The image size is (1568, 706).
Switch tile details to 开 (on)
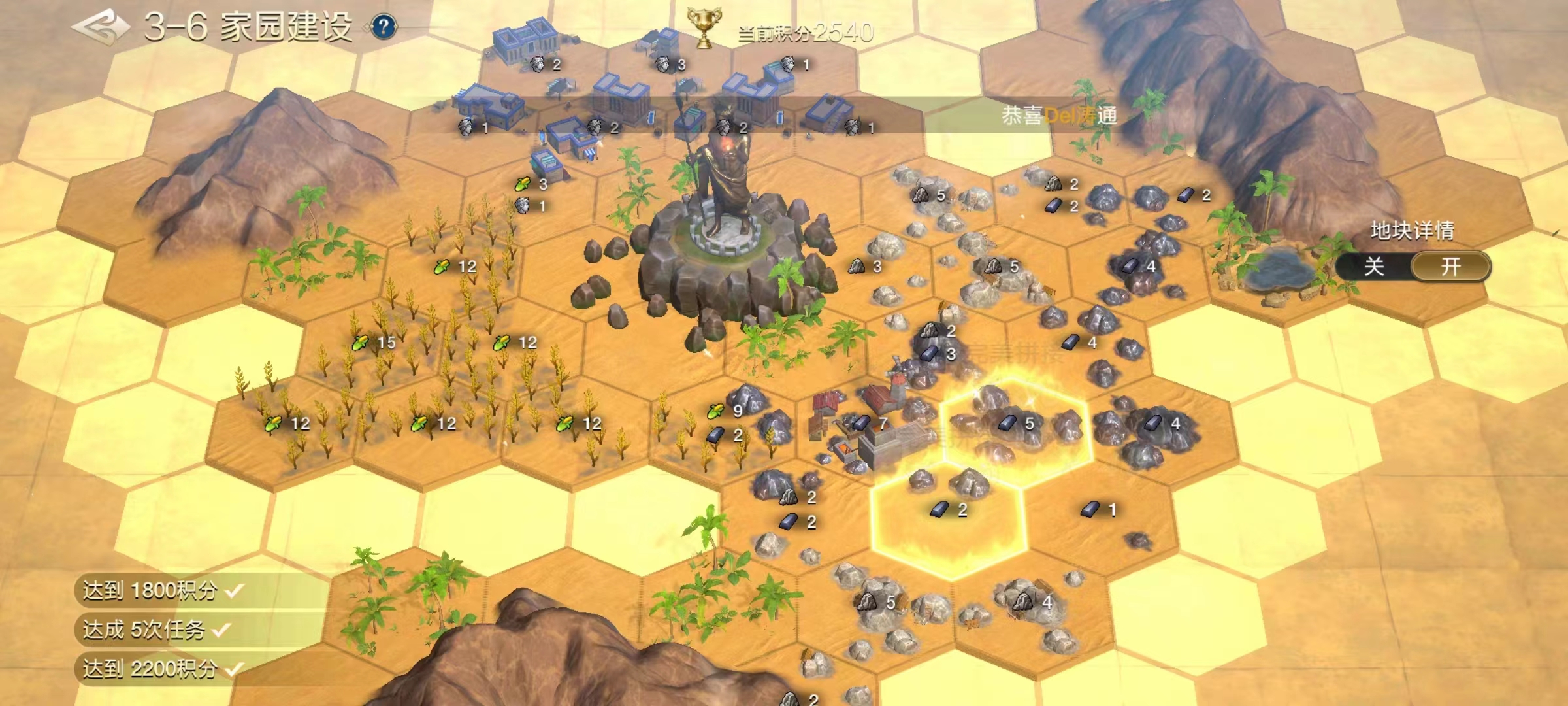click(x=1450, y=267)
